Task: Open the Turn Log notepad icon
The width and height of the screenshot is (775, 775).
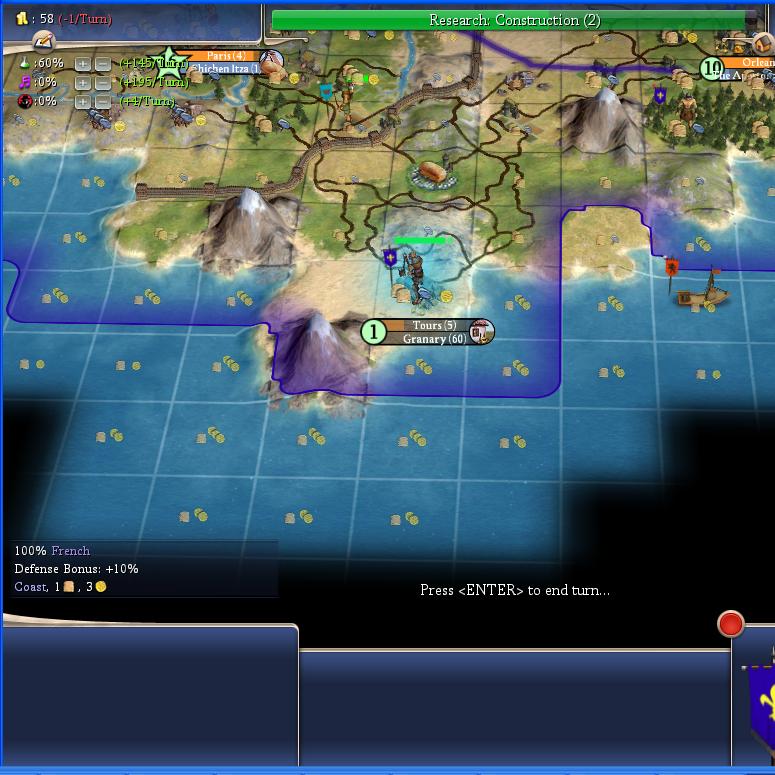Action: [x=42, y=41]
